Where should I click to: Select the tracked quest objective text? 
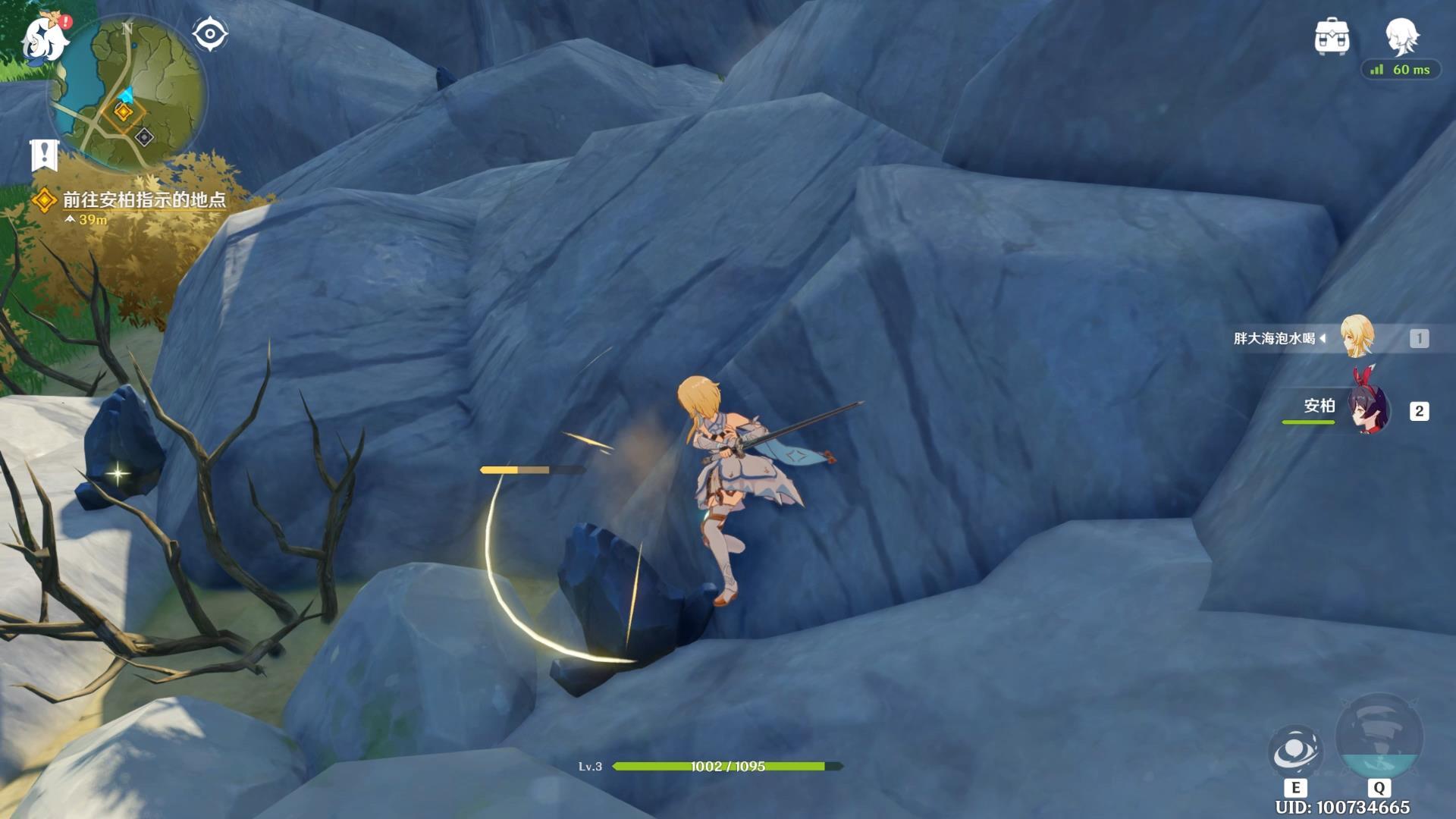143,200
